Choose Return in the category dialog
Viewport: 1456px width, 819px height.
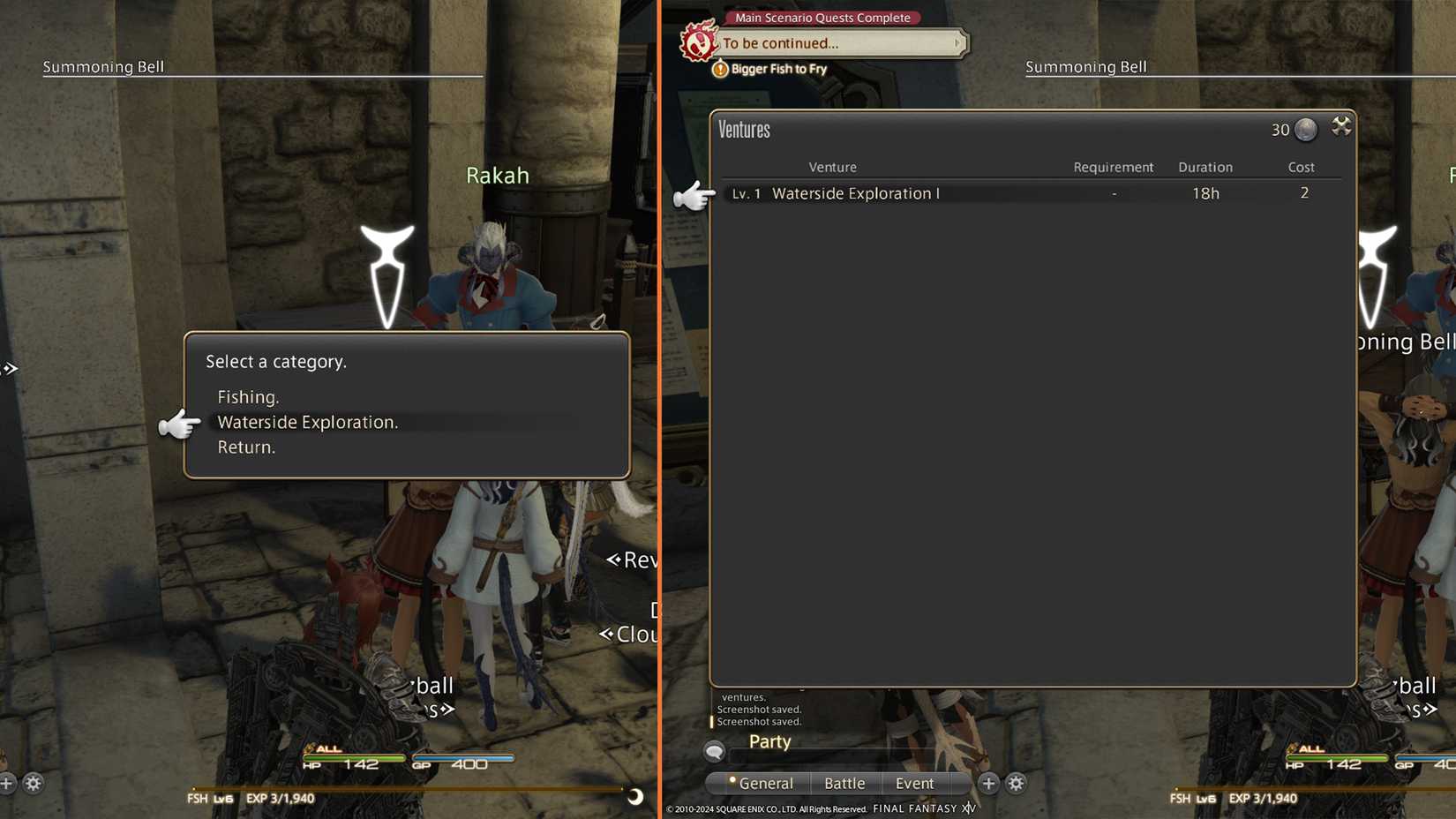click(x=246, y=447)
